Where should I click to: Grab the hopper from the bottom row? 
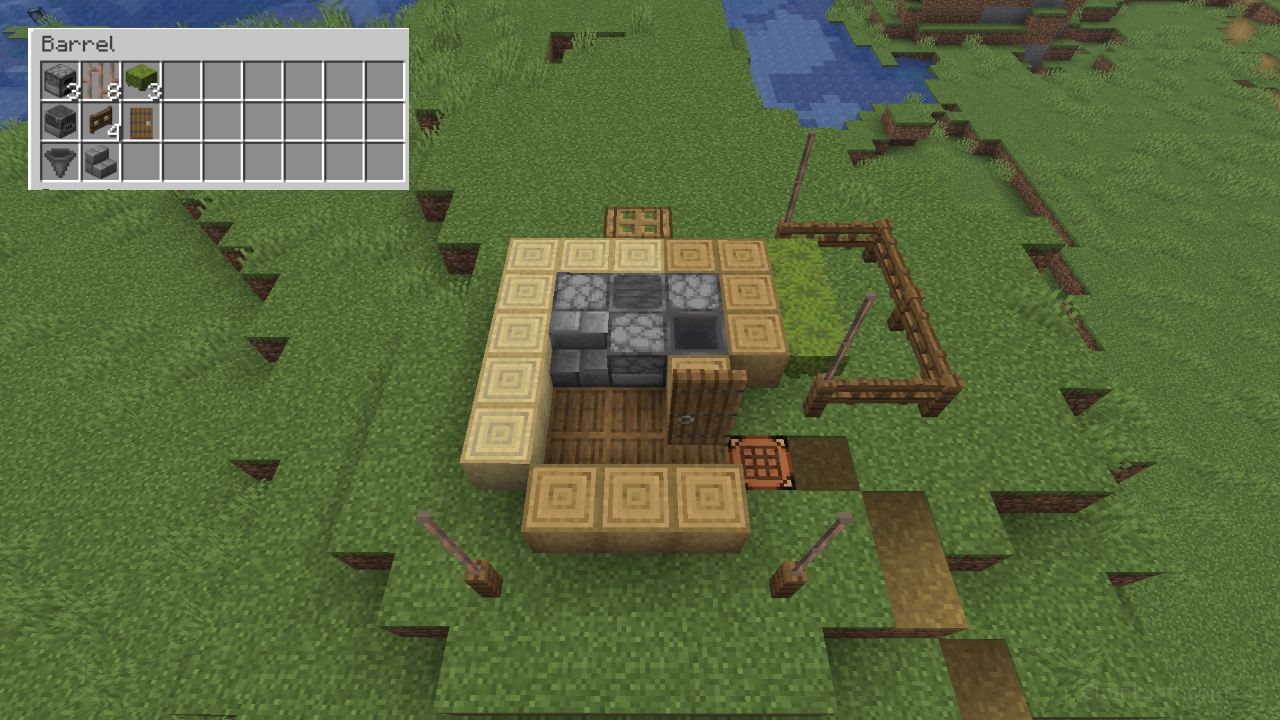[57, 163]
